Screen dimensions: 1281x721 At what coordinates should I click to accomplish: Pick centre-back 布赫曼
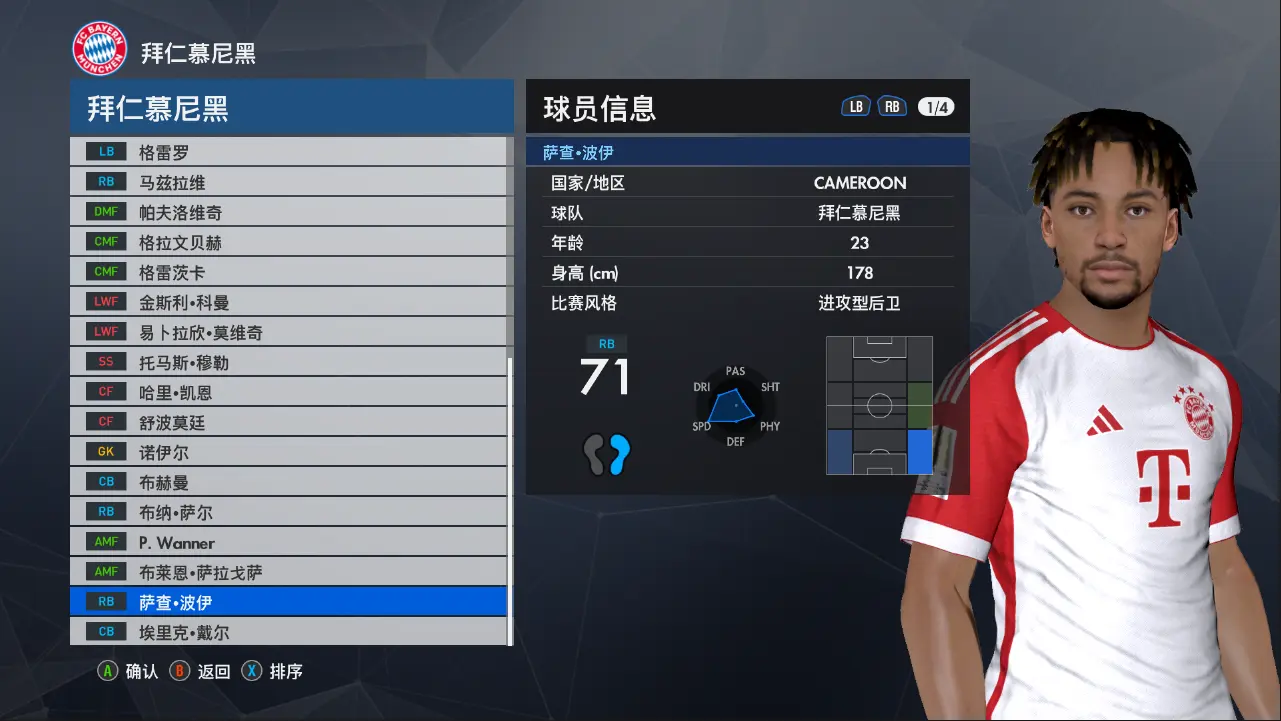288,482
